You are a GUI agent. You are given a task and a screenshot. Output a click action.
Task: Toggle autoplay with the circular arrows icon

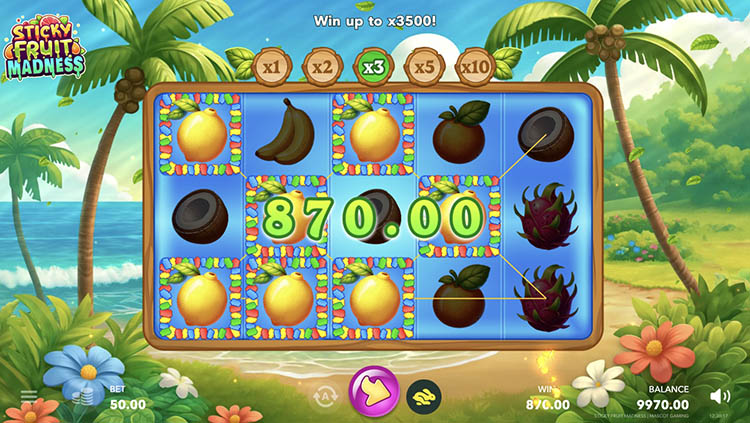[x=324, y=396]
